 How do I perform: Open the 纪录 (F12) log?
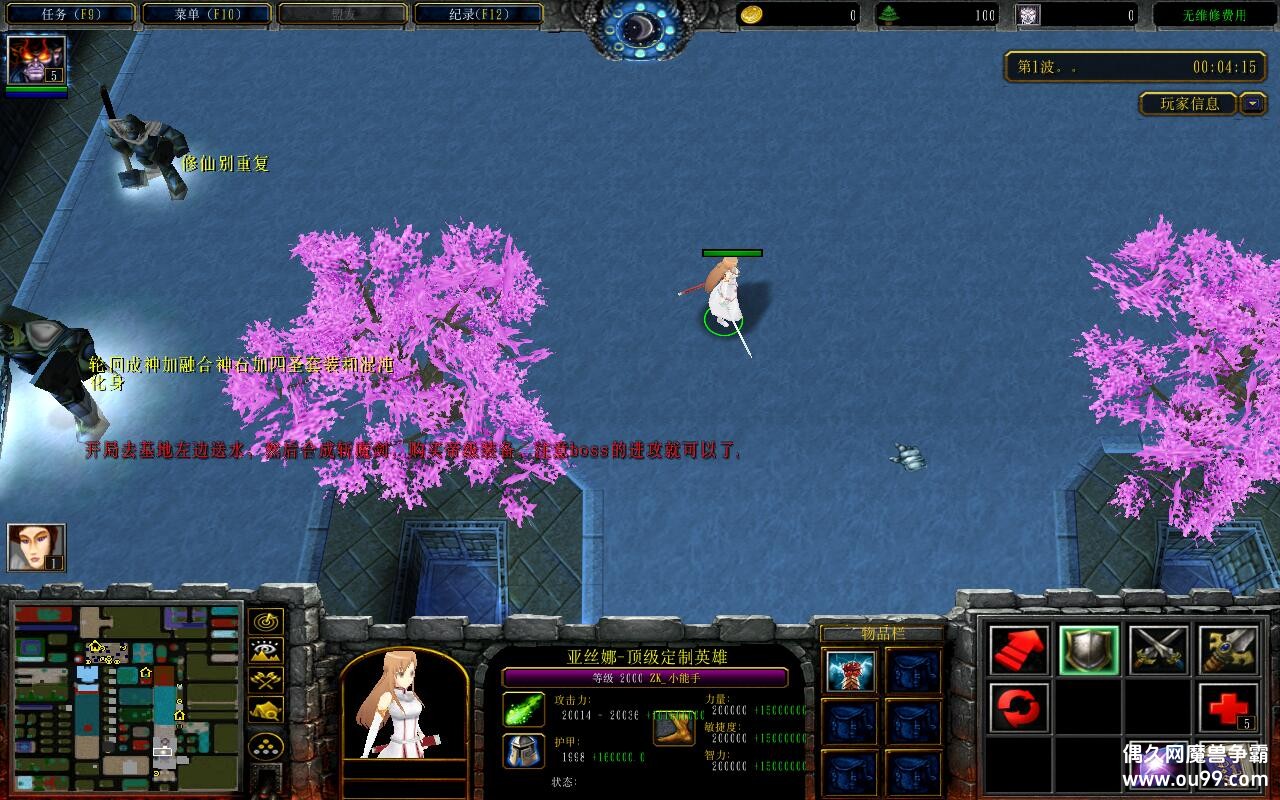point(478,15)
